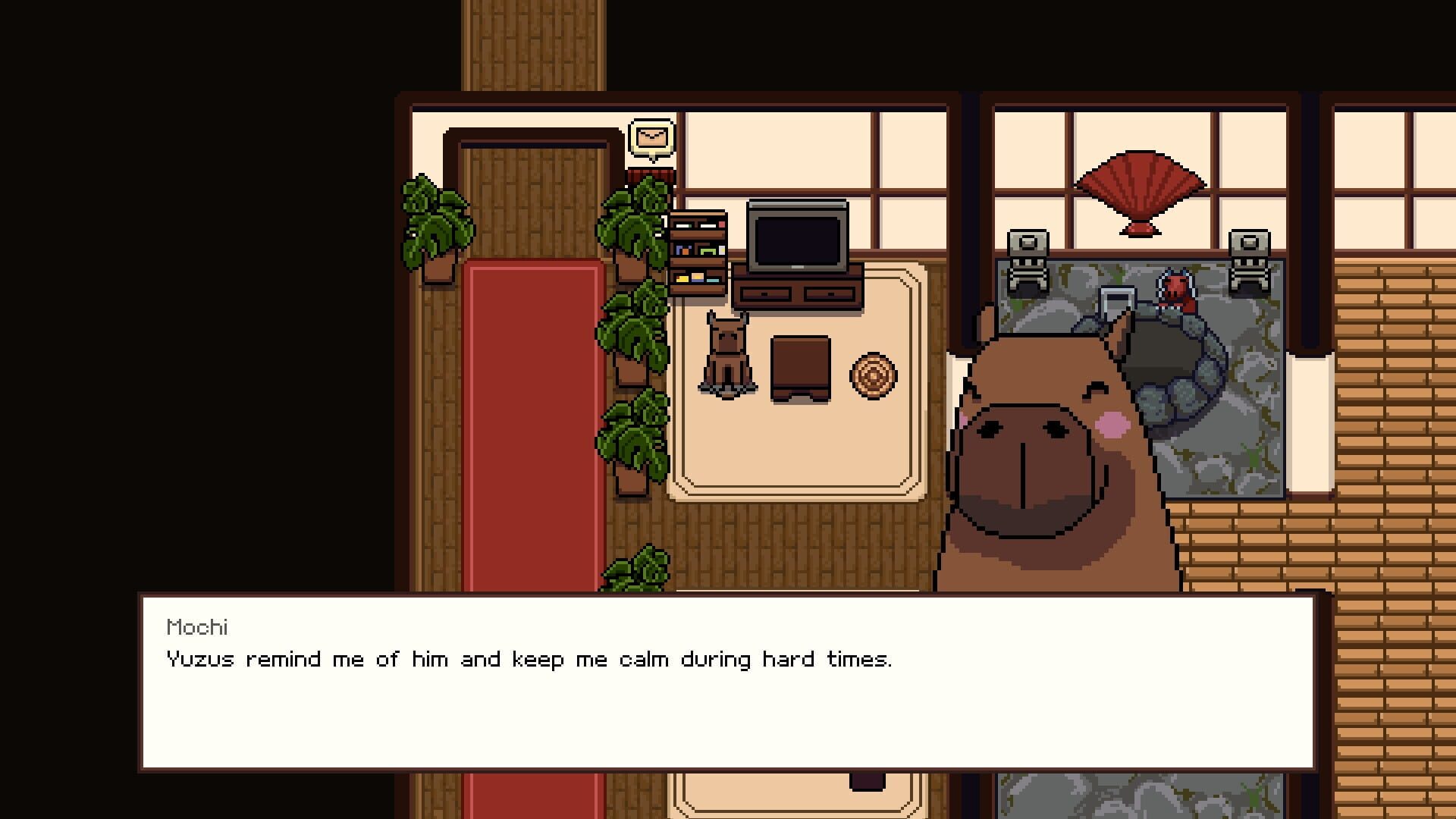Open the left drawer of the TV stand
The height and width of the screenshot is (819, 1456).
[x=766, y=292]
